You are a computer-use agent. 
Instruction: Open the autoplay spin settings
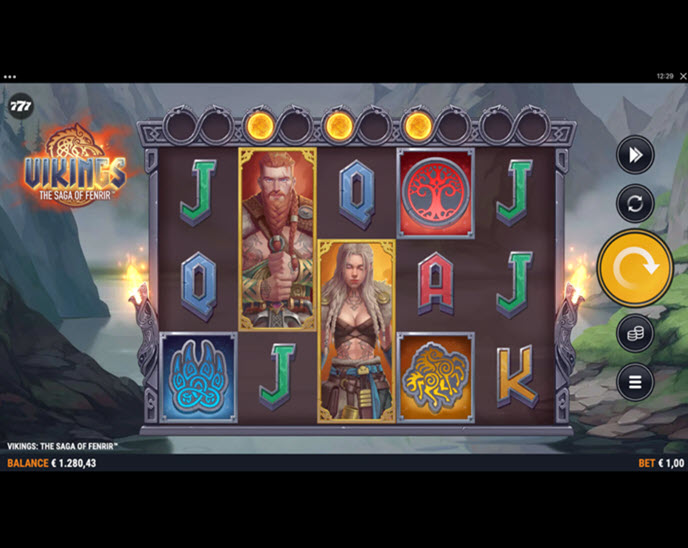click(x=635, y=203)
